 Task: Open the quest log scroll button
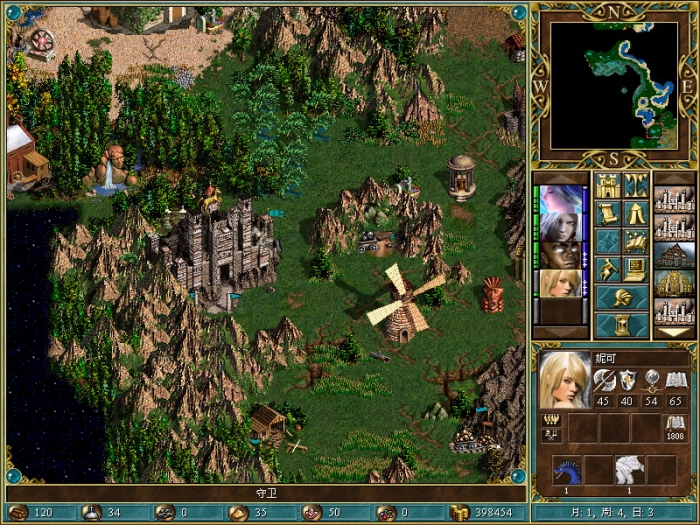coord(608,214)
